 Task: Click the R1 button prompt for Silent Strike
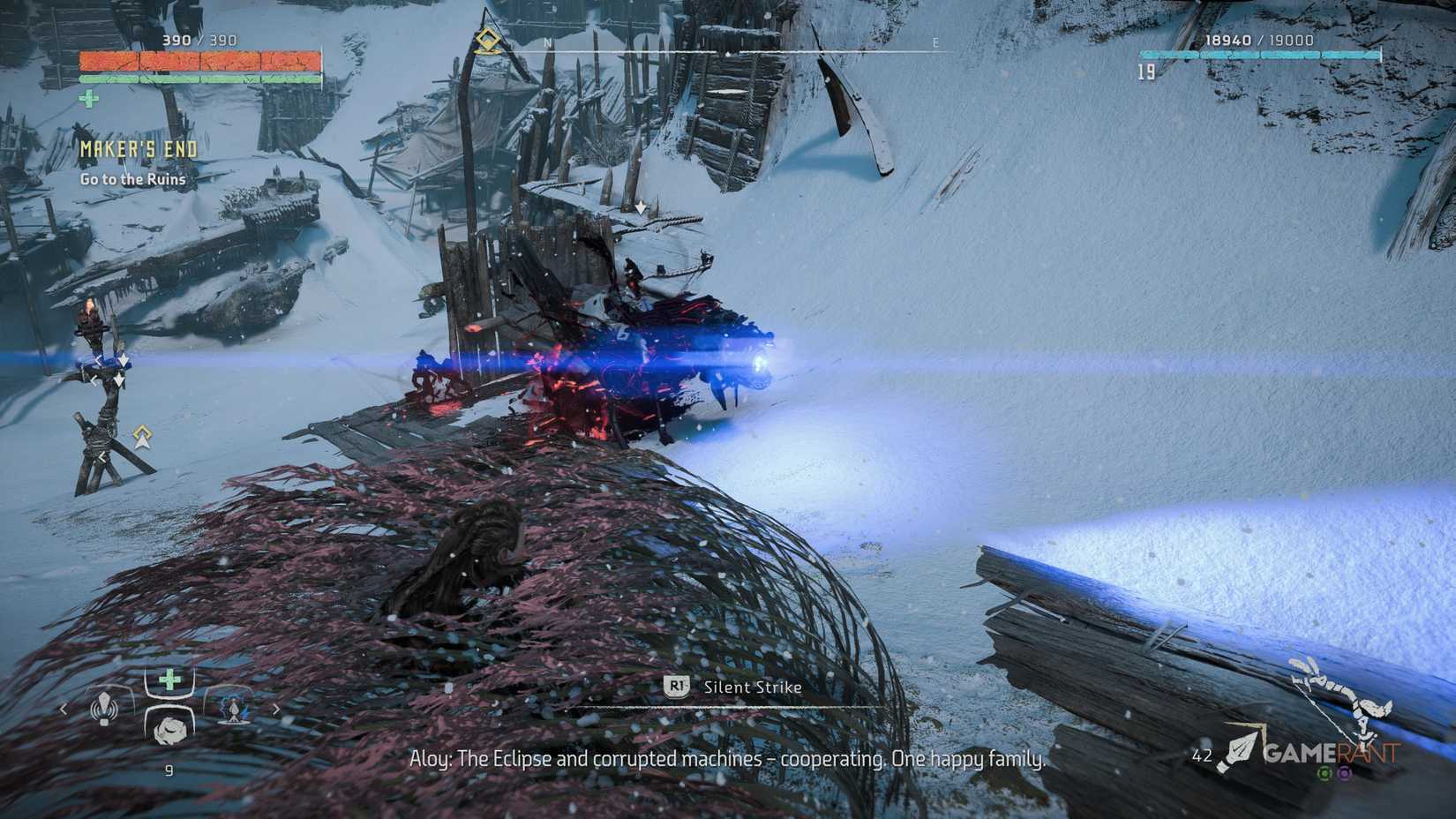point(677,688)
